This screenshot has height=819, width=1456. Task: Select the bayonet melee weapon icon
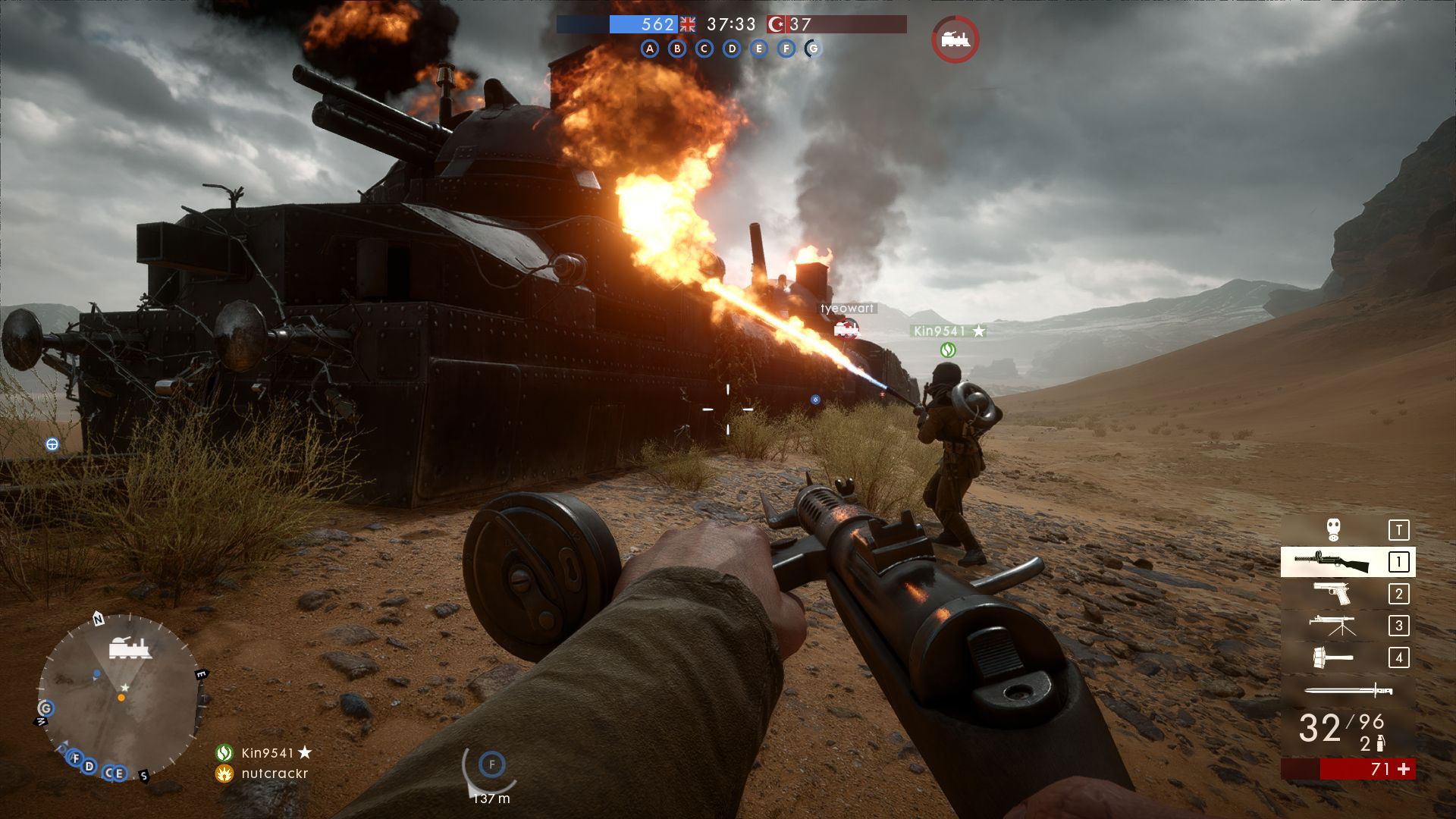tap(1348, 690)
